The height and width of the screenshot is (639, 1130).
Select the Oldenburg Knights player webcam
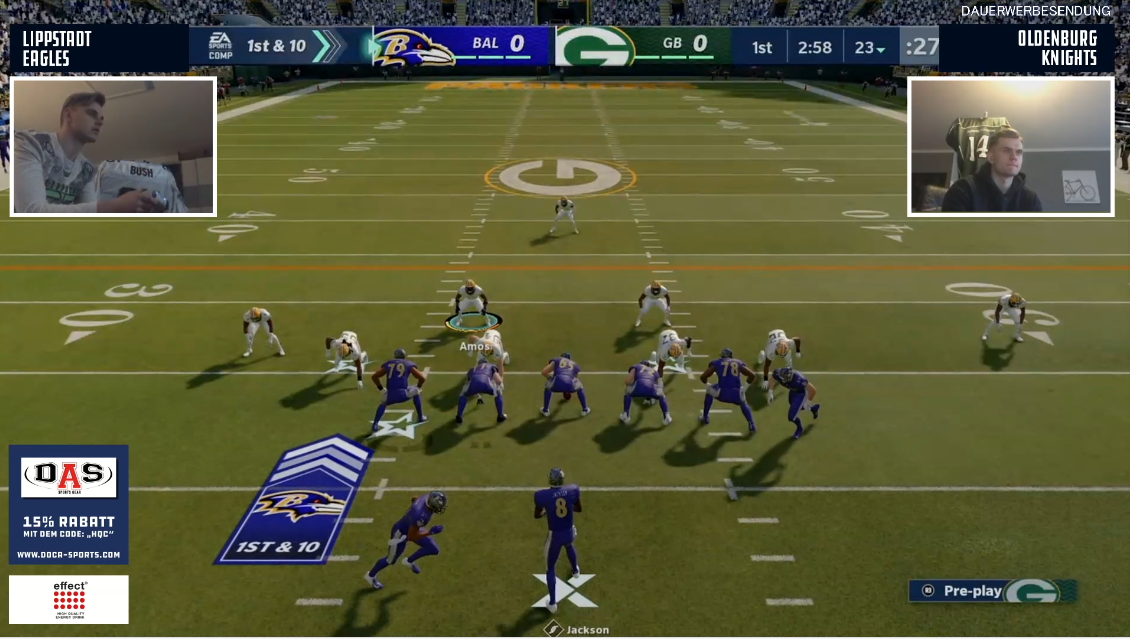[x=1010, y=147]
